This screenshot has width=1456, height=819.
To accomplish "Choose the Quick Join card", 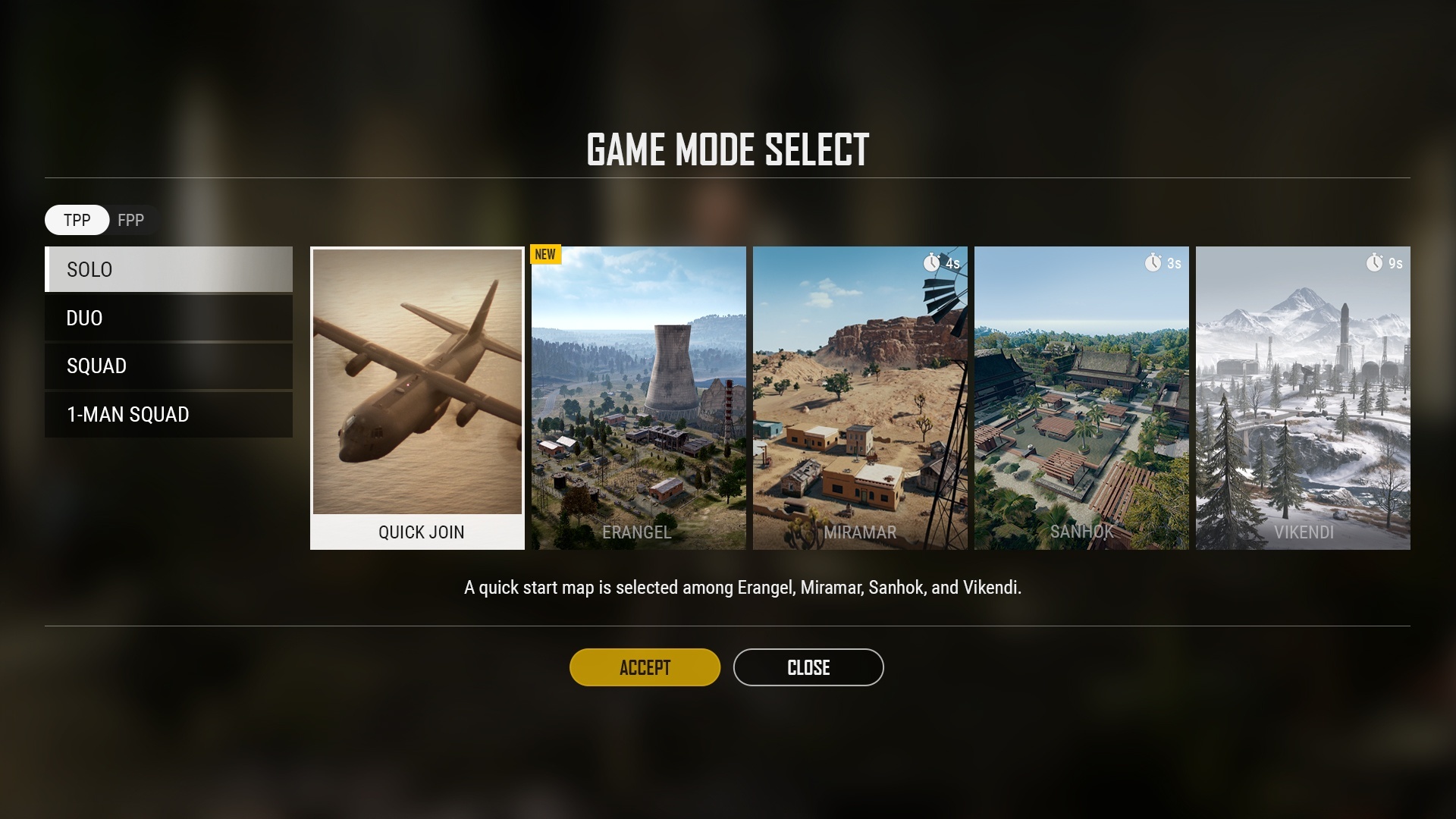I will (417, 397).
